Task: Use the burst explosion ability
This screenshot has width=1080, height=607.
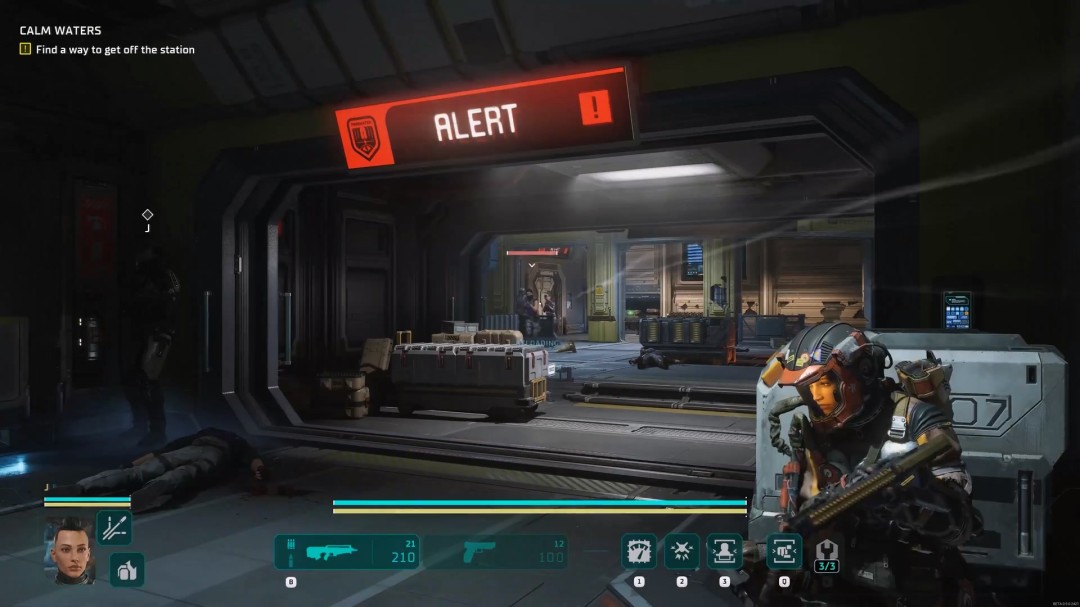Action: (x=682, y=551)
